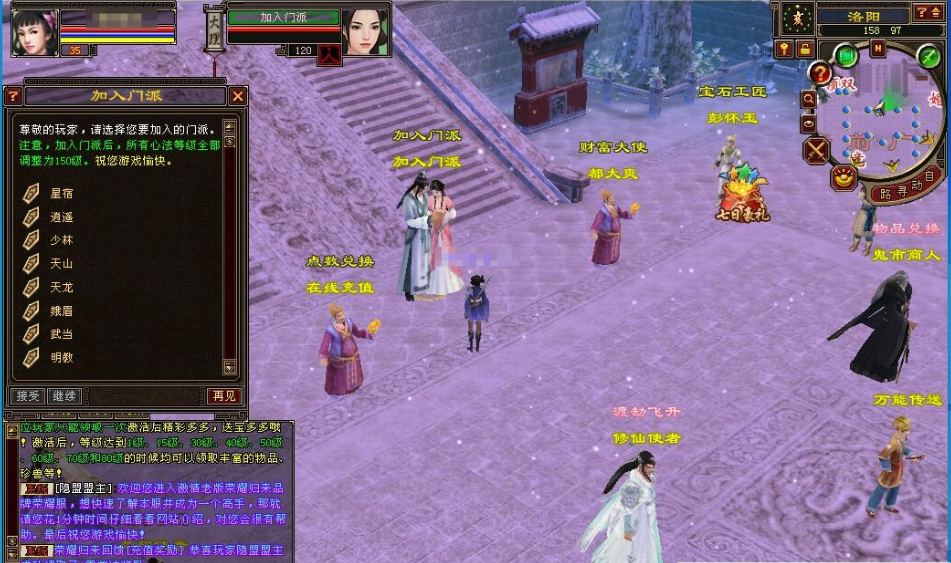Screen dimensions: 951x563
Task: Click the magnifying glass minimap button
Action: 807,99
